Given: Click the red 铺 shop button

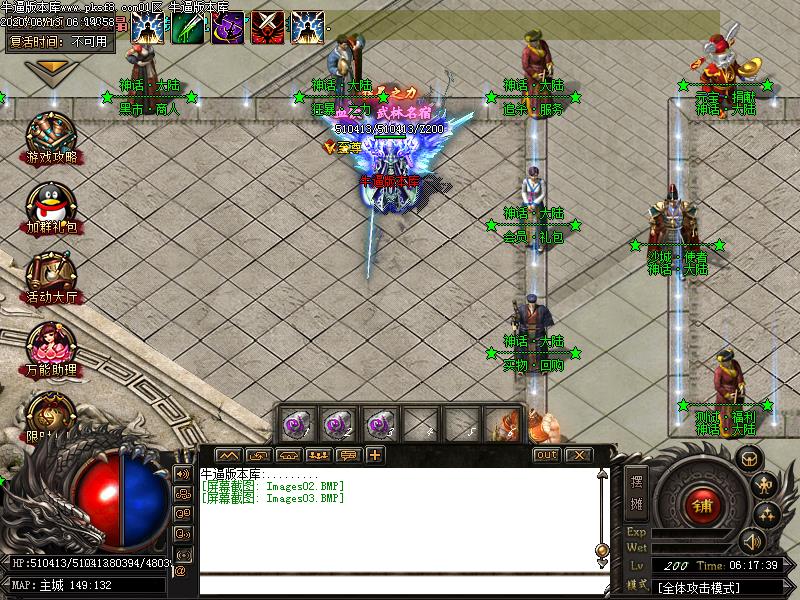Looking at the screenshot, I should pos(699,505).
